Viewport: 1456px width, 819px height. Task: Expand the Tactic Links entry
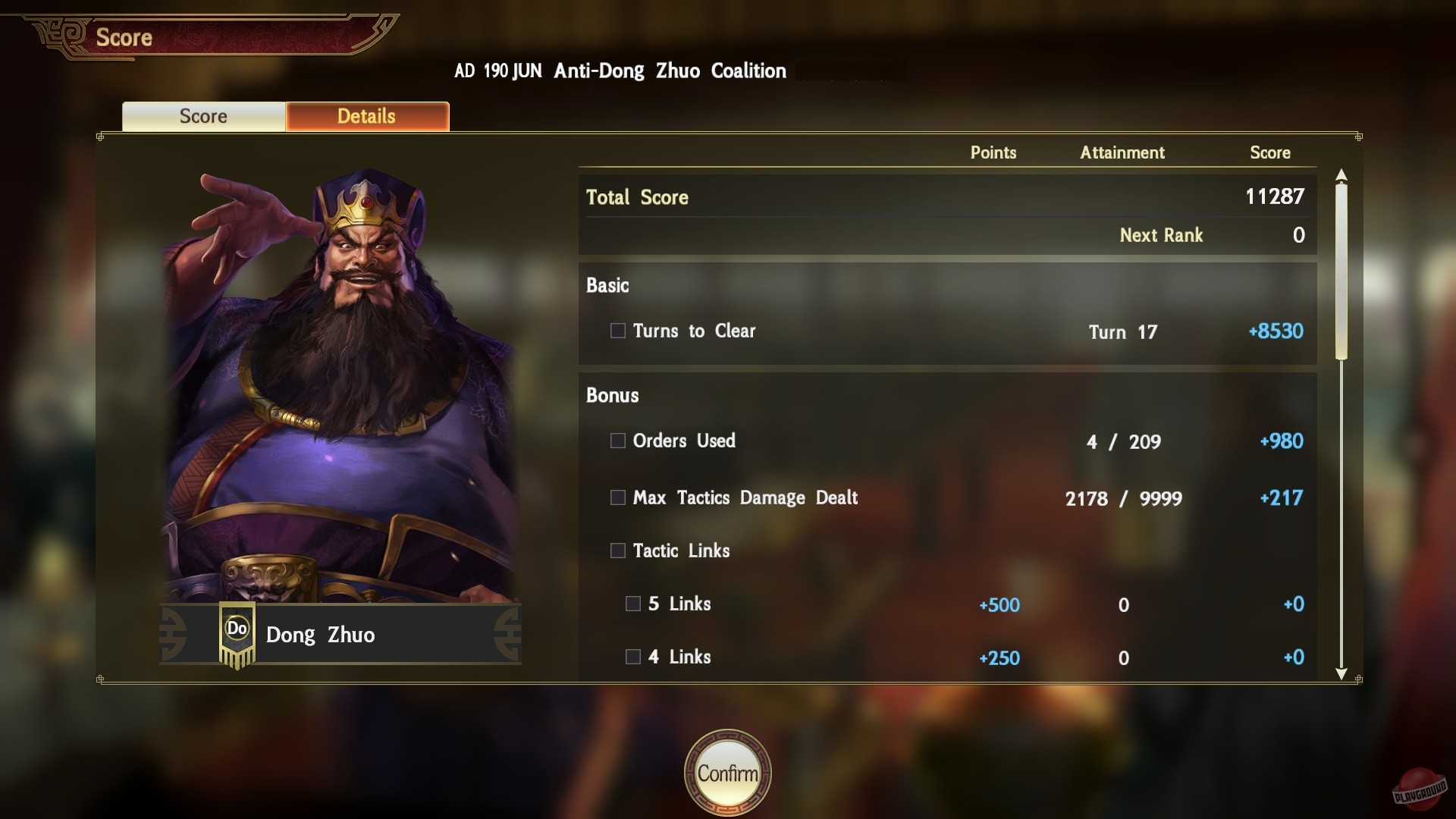617,551
